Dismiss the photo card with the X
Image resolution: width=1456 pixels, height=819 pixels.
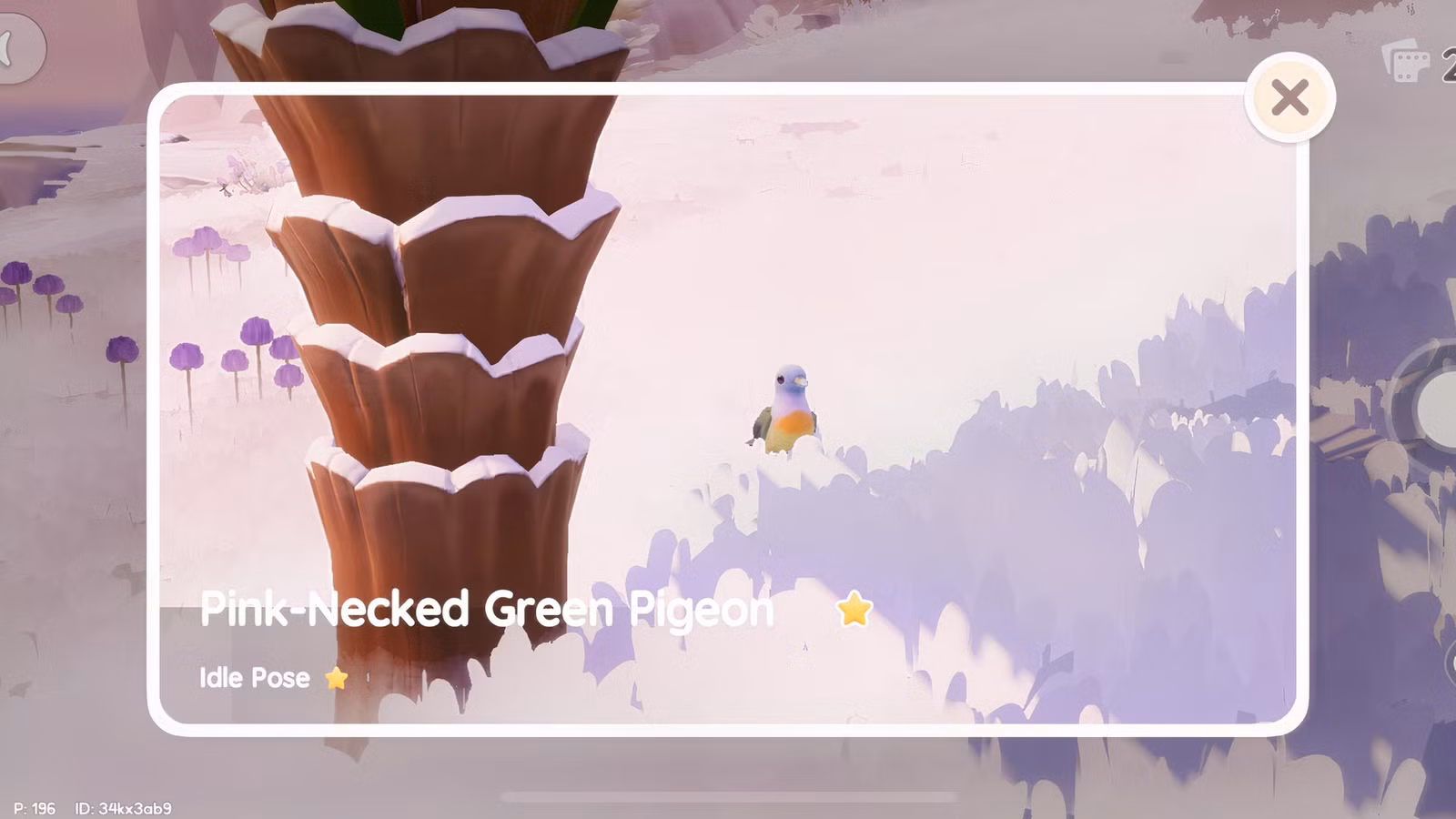coord(1290,98)
